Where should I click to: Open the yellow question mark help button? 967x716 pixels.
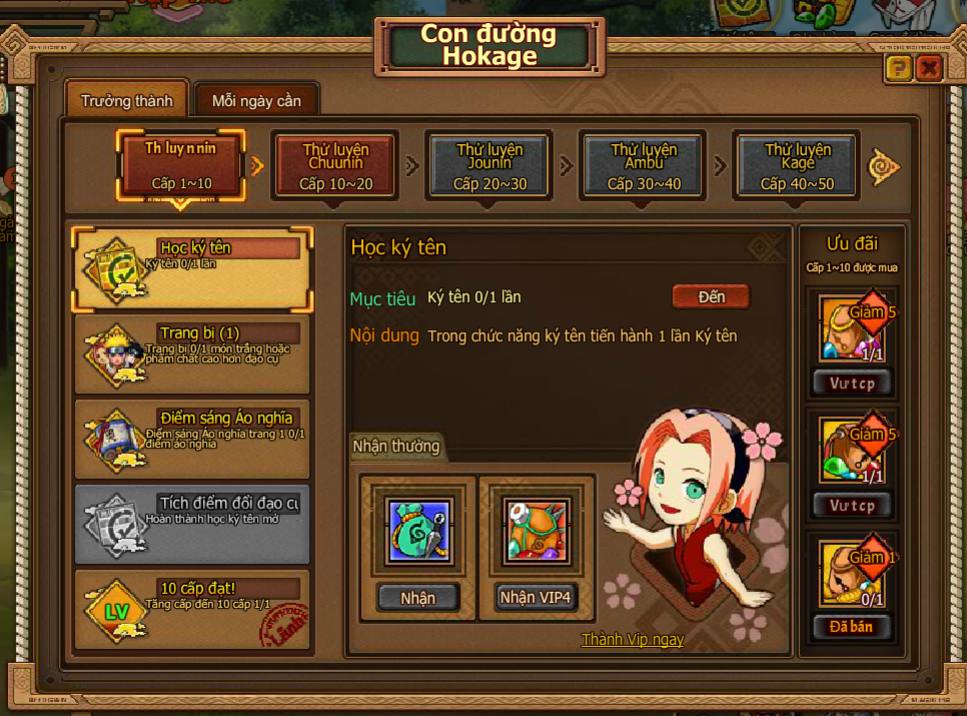click(x=898, y=68)
